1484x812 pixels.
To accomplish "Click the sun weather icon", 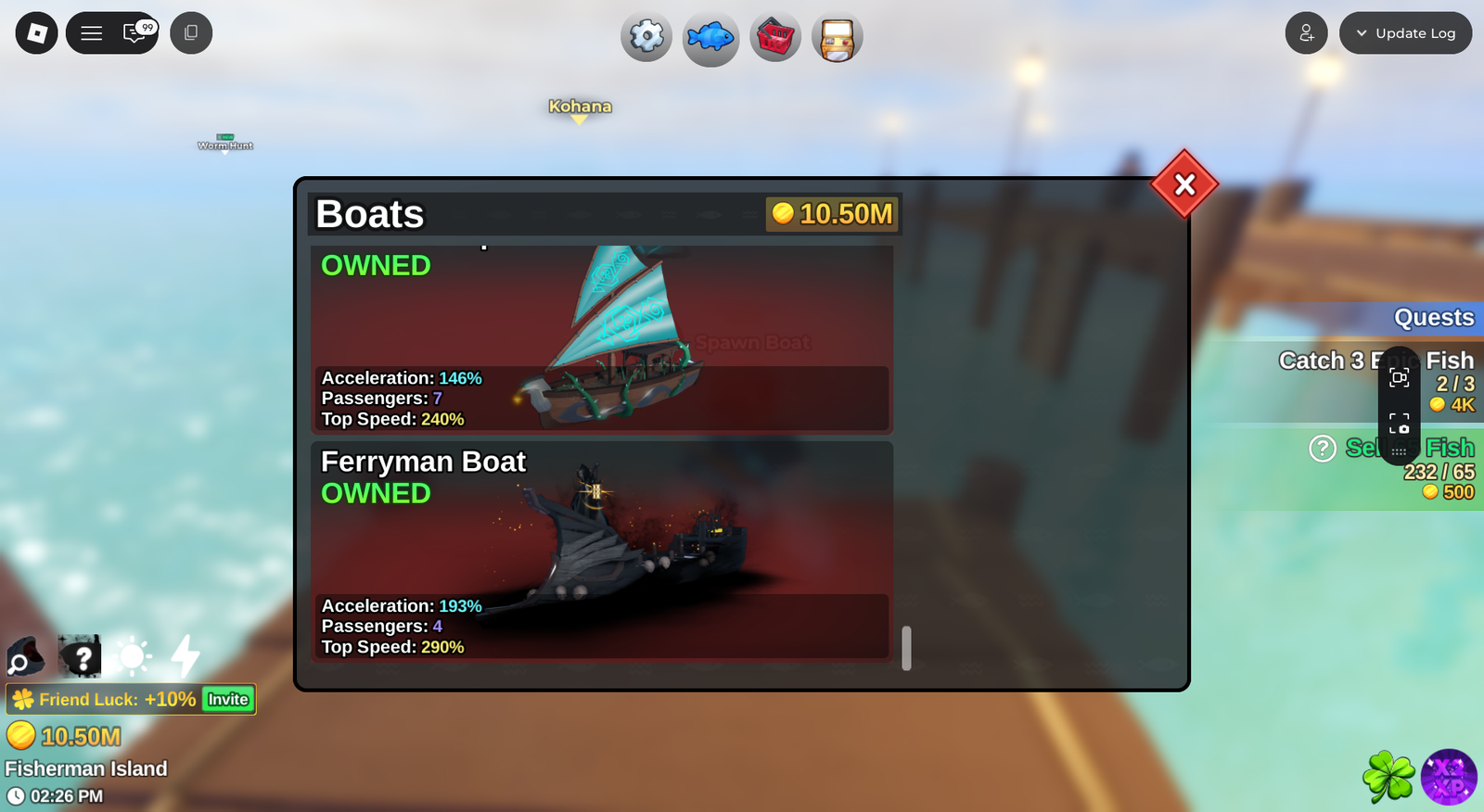I will (x=133, y=656).
